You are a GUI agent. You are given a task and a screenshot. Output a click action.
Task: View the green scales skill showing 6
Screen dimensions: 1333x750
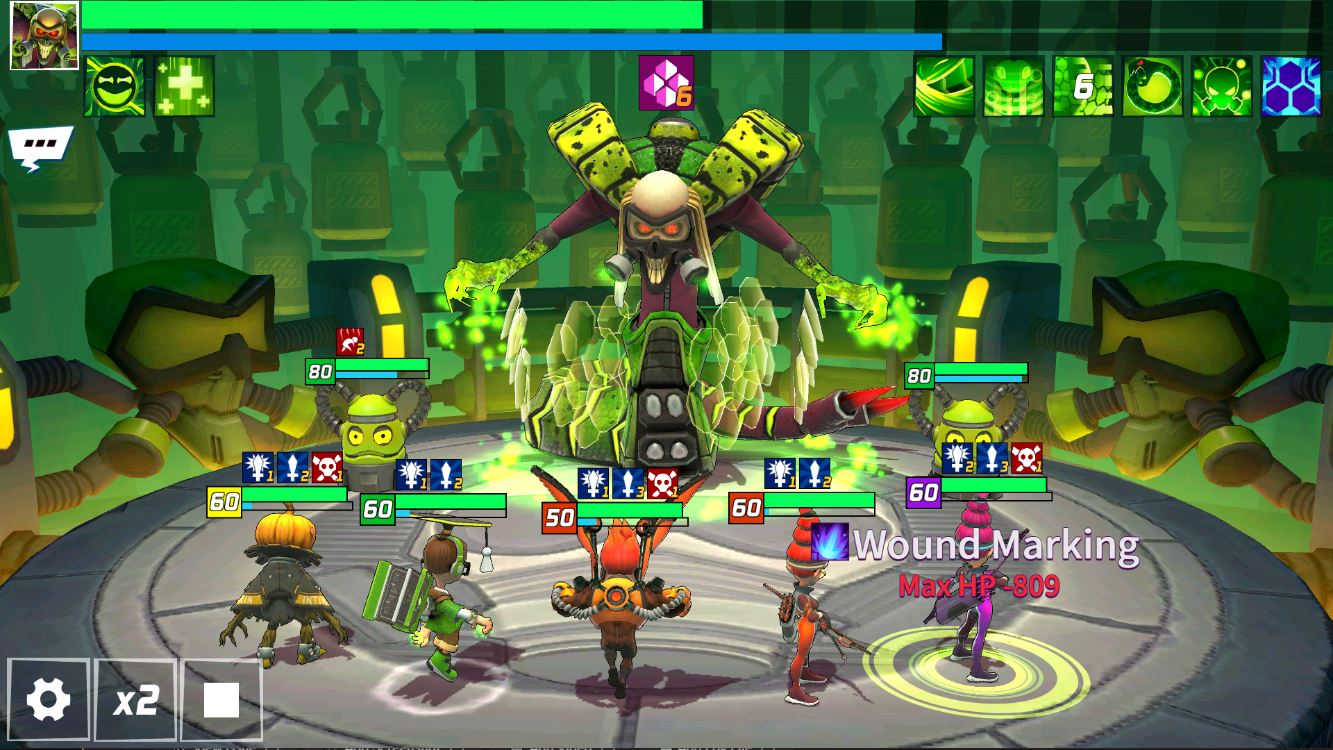pos(1083,87)
